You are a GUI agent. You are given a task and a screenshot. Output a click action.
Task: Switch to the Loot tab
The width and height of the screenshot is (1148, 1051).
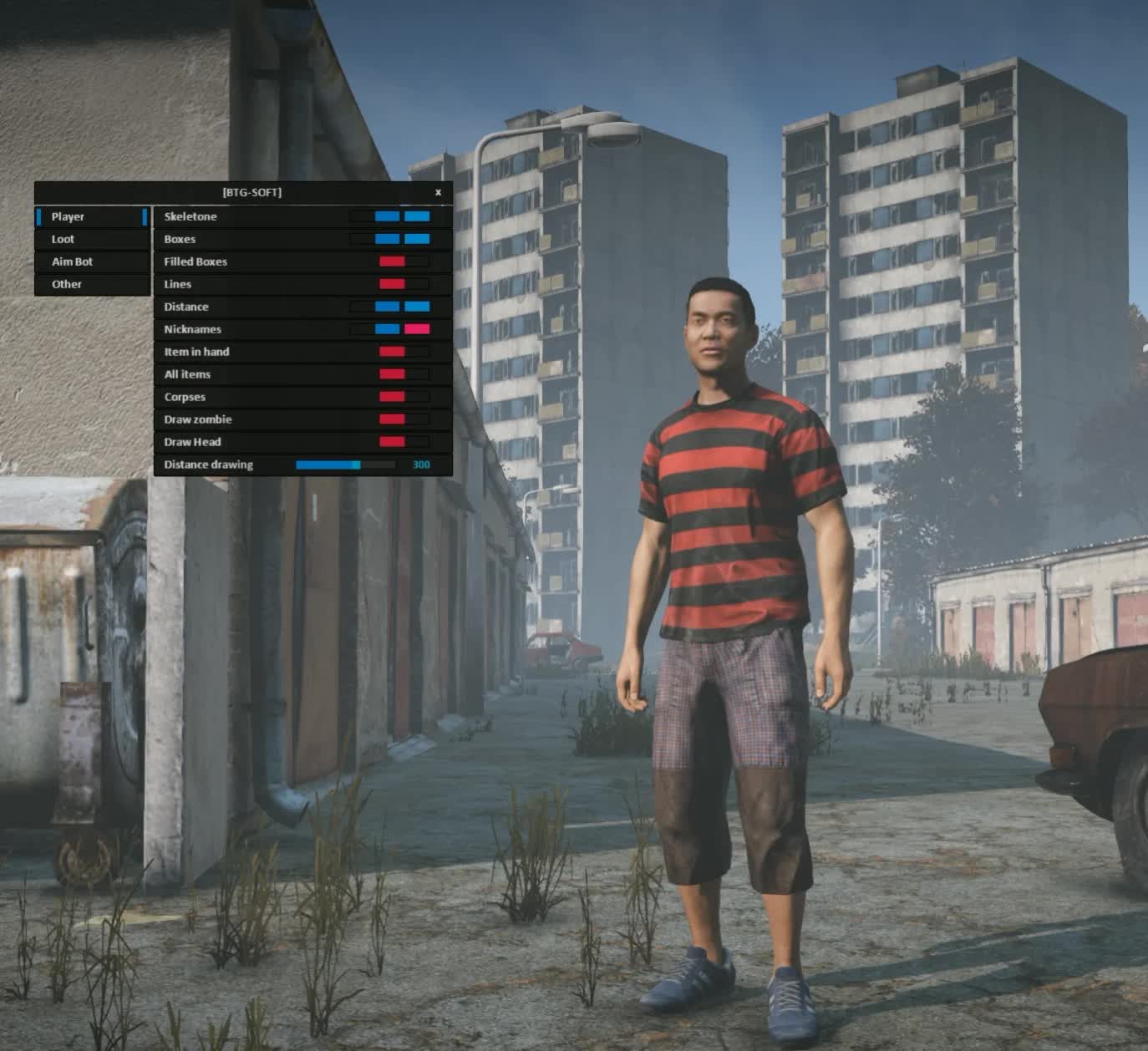(x=92, y=239)
